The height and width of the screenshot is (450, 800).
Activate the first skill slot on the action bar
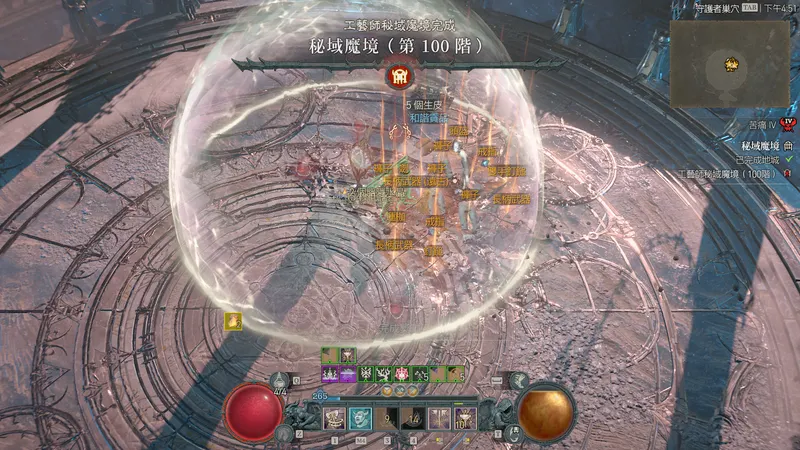tap(332, 418)
